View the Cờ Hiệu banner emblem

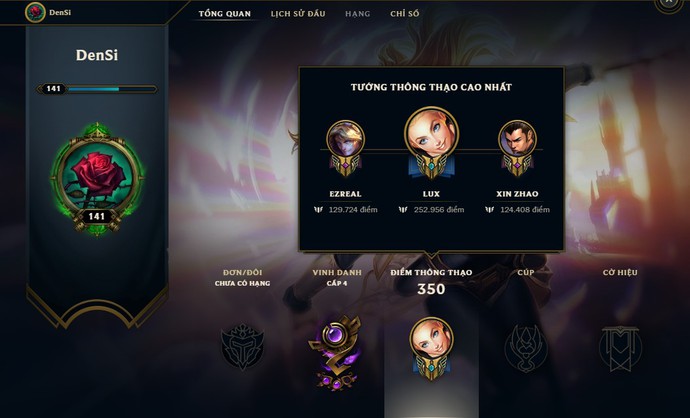pyautogui.click(x=619, y=348)
